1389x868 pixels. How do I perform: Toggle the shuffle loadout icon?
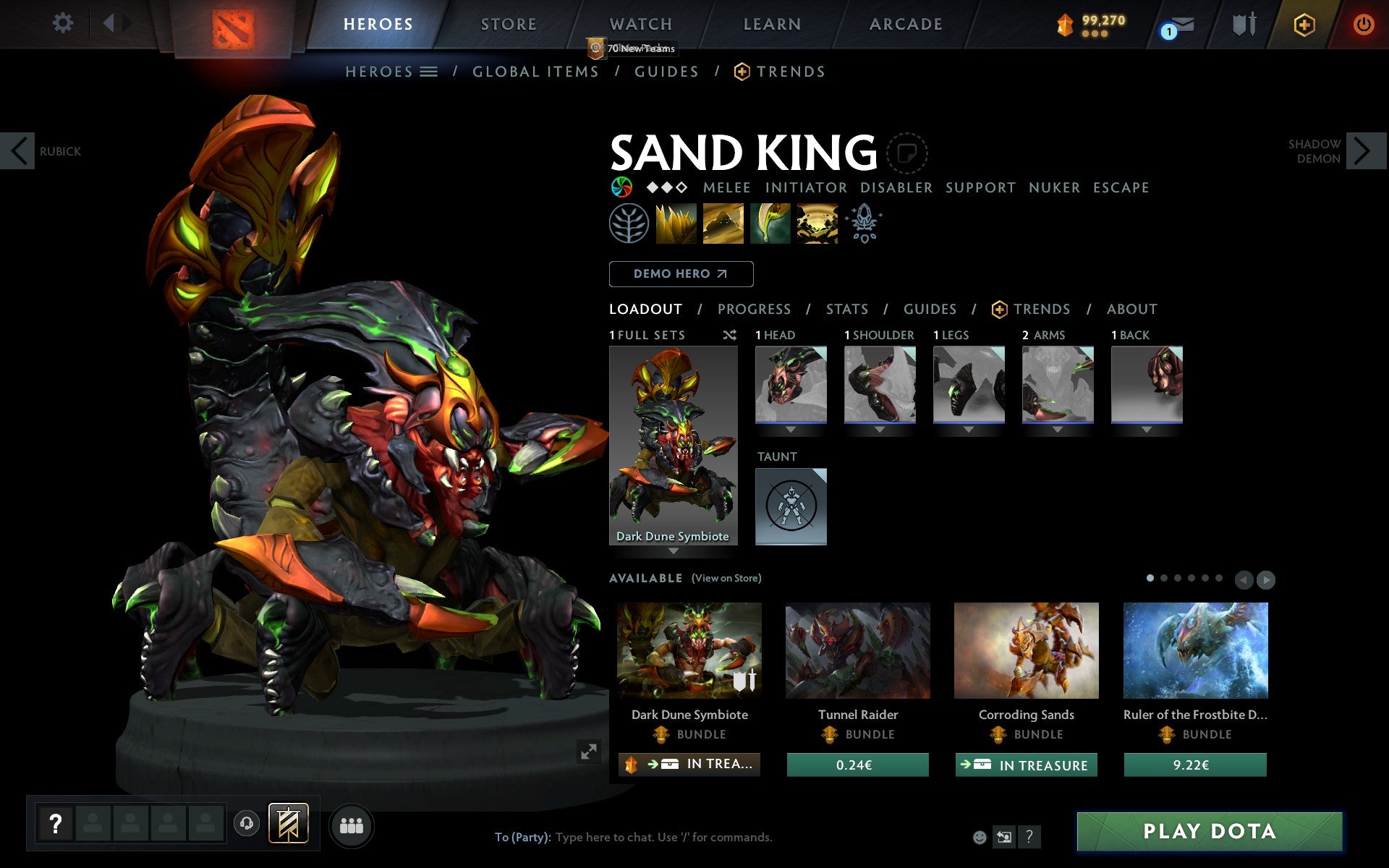729,335
